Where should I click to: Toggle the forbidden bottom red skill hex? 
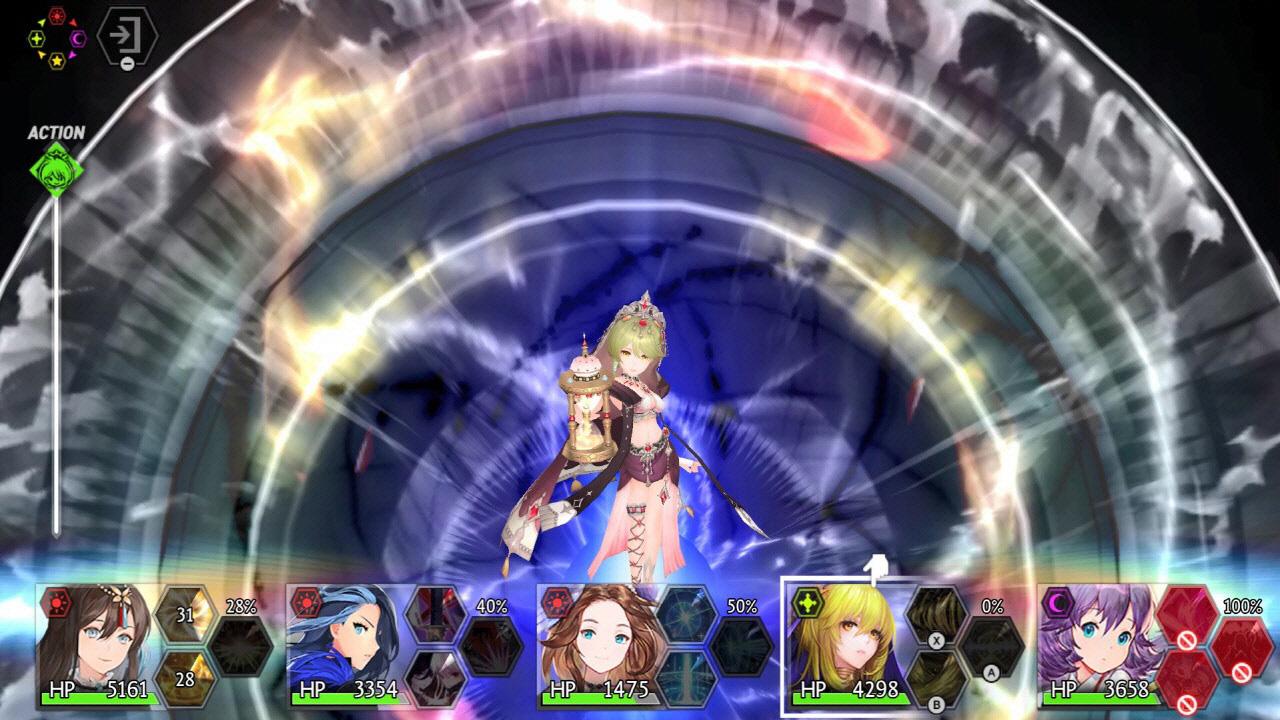[1186, 679]
